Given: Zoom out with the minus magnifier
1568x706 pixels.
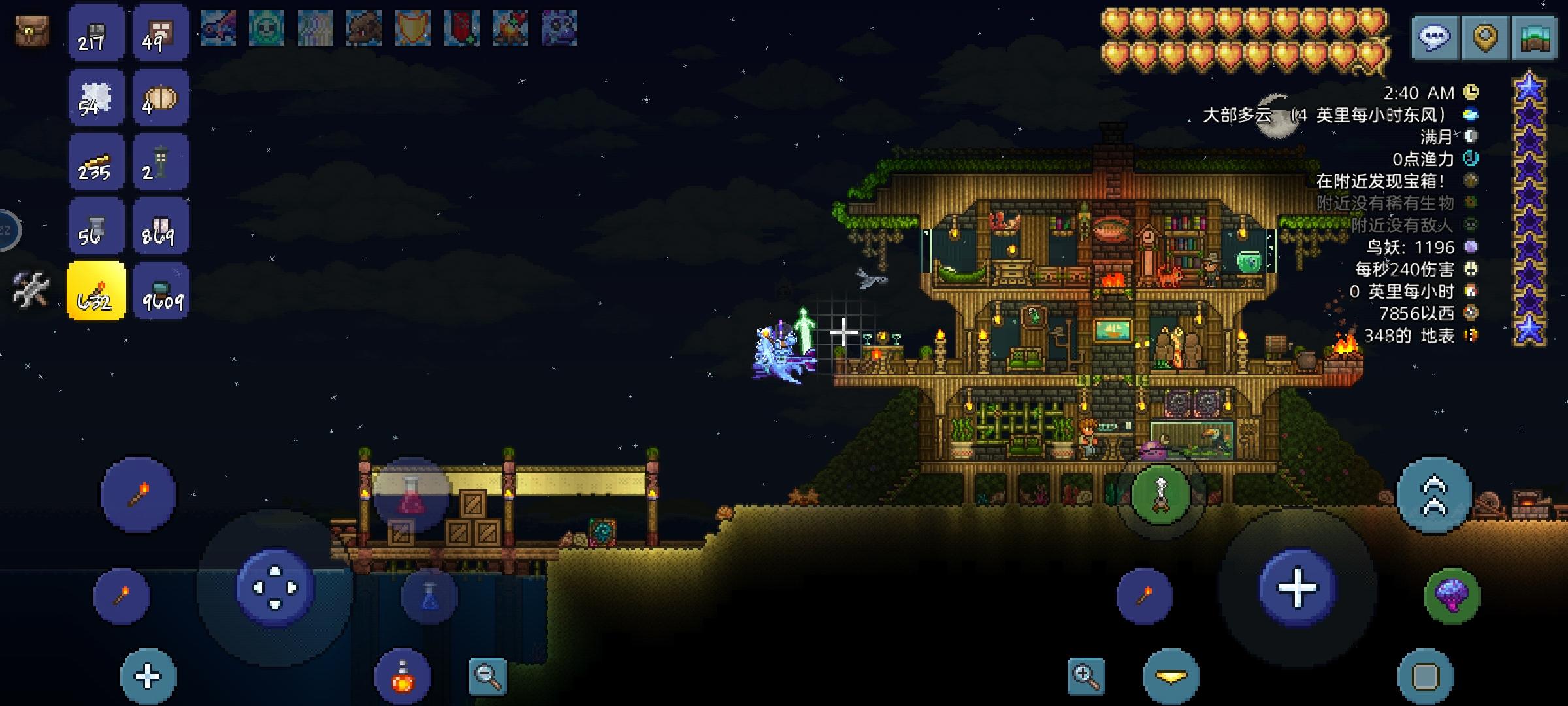Looking at the screenshot, I should pos(488,676).
